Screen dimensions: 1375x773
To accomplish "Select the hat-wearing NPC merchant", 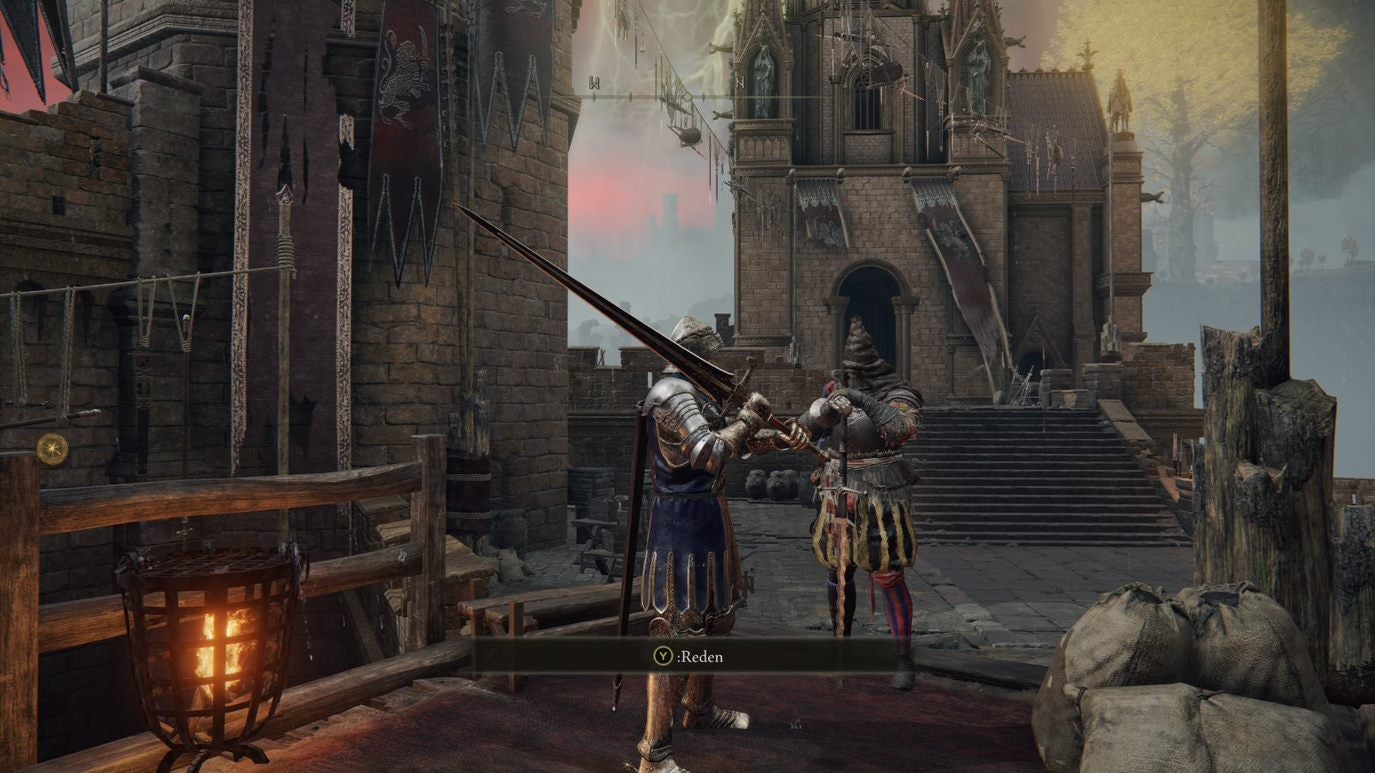I will pos(866,470).
